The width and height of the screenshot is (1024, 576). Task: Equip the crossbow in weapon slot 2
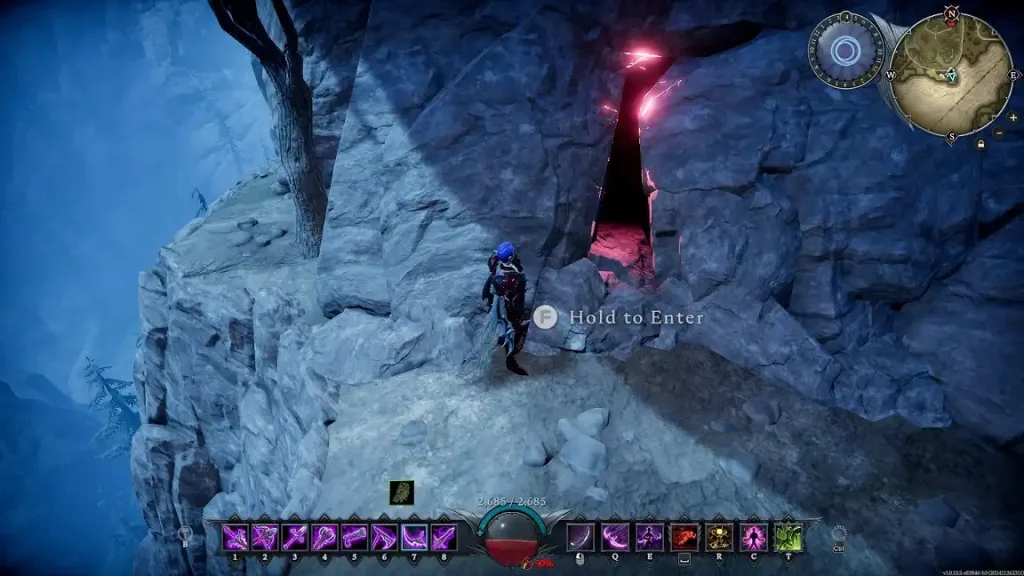(265, 537)
